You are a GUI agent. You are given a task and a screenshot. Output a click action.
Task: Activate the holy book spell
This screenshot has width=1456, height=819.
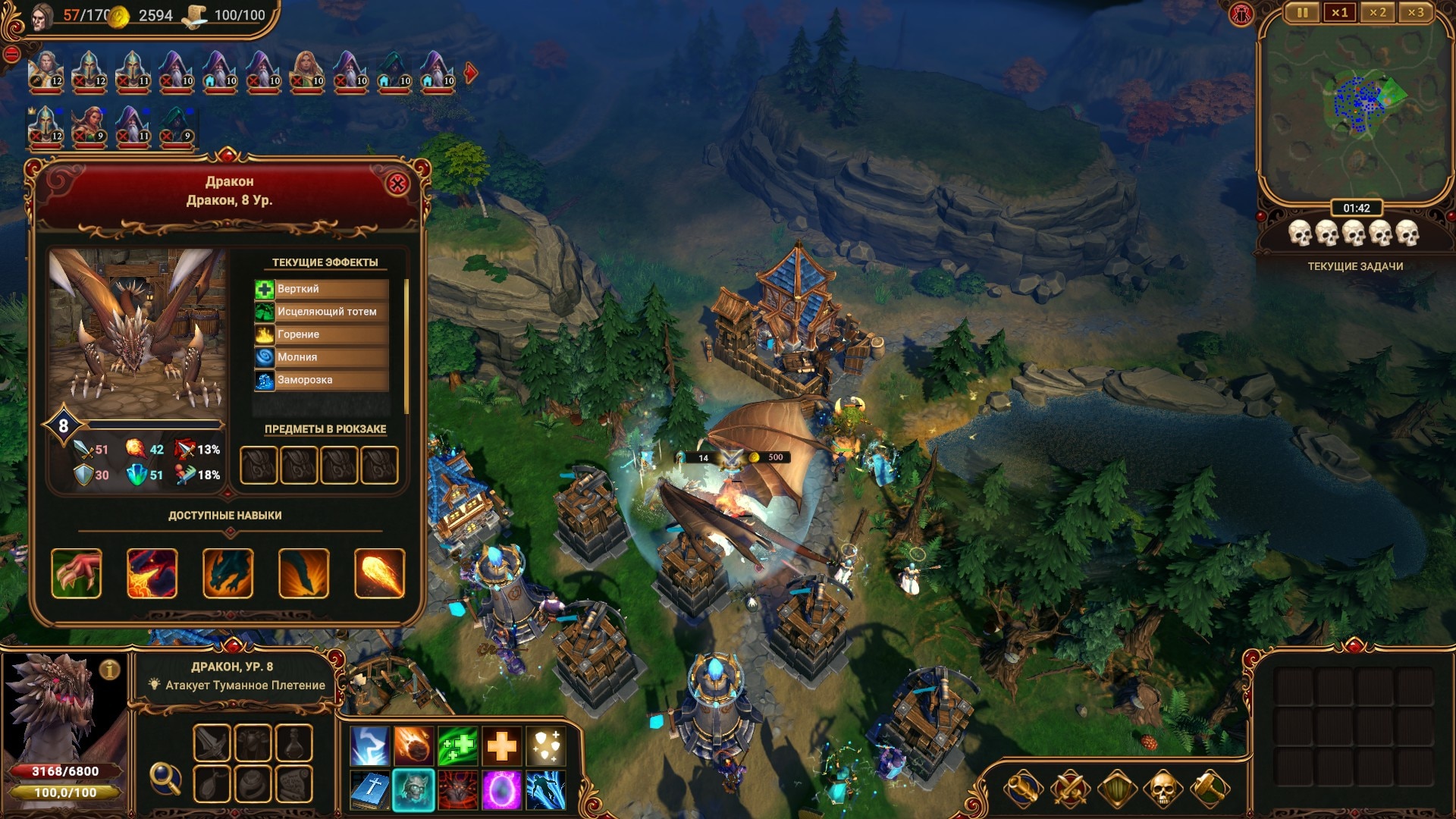pos(370,790)
